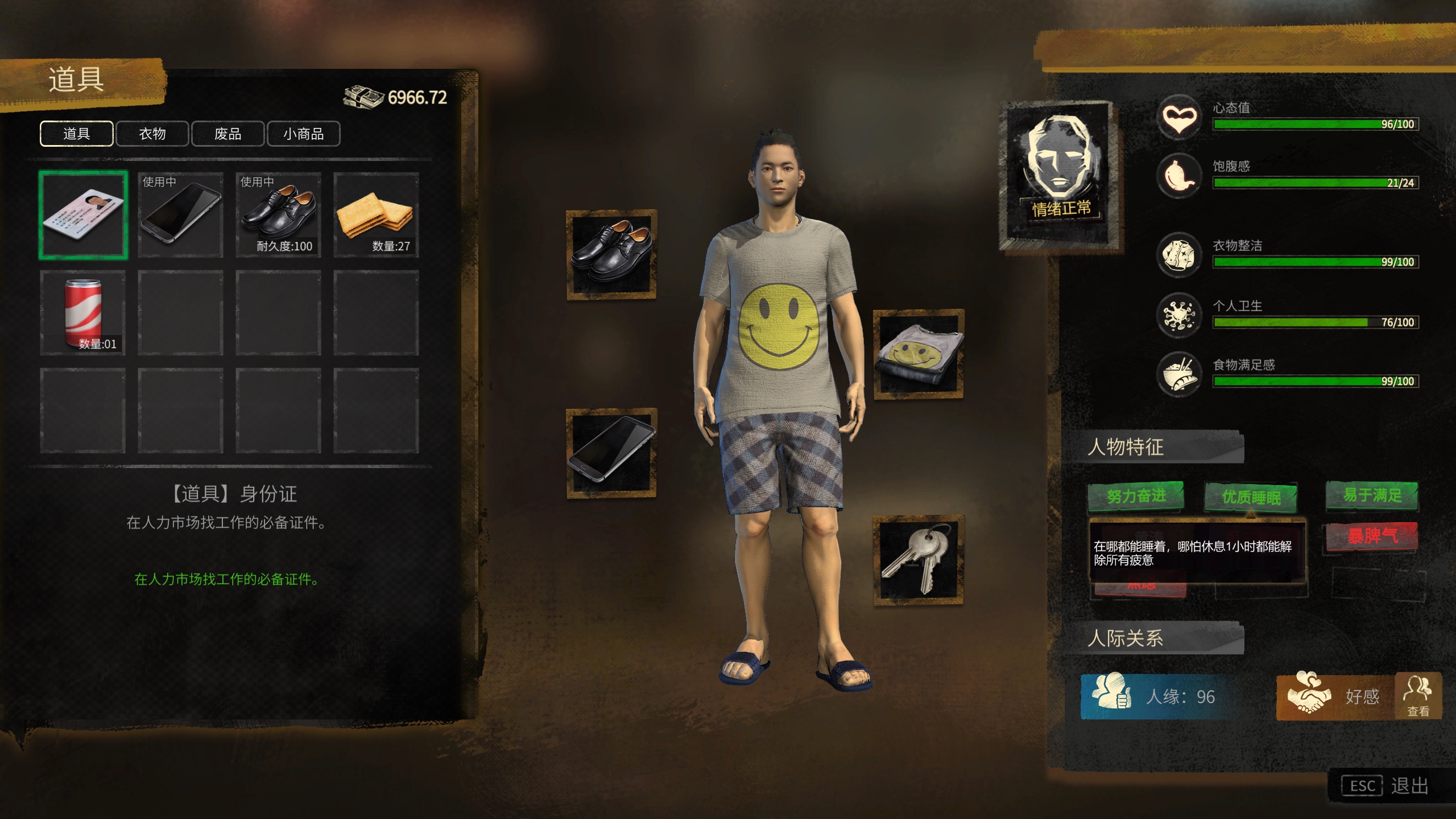Click the 优质睡眠 trait tag
The image size is (1456, 819).
[1251, 497]
